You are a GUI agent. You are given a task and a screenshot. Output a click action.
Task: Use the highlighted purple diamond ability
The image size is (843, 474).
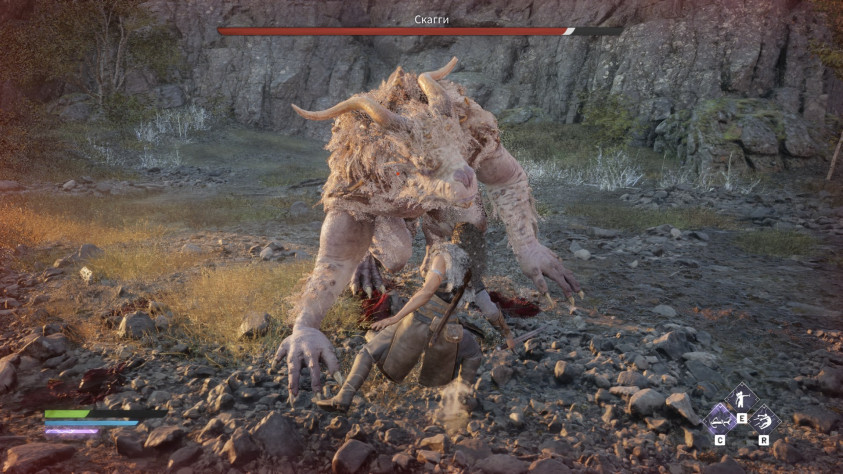pos(720,418)
